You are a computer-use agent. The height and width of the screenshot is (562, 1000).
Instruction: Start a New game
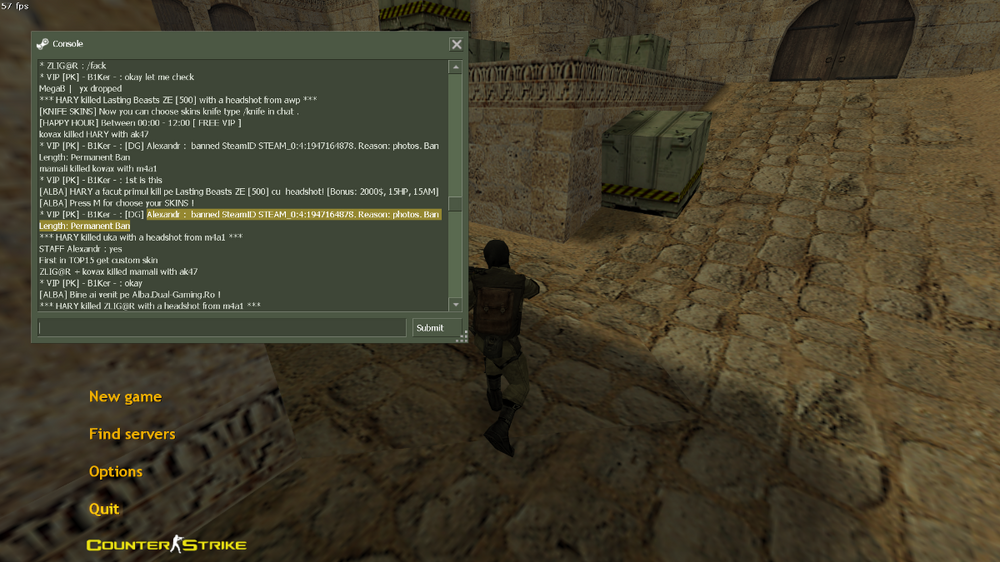click(x=125, y=397)
